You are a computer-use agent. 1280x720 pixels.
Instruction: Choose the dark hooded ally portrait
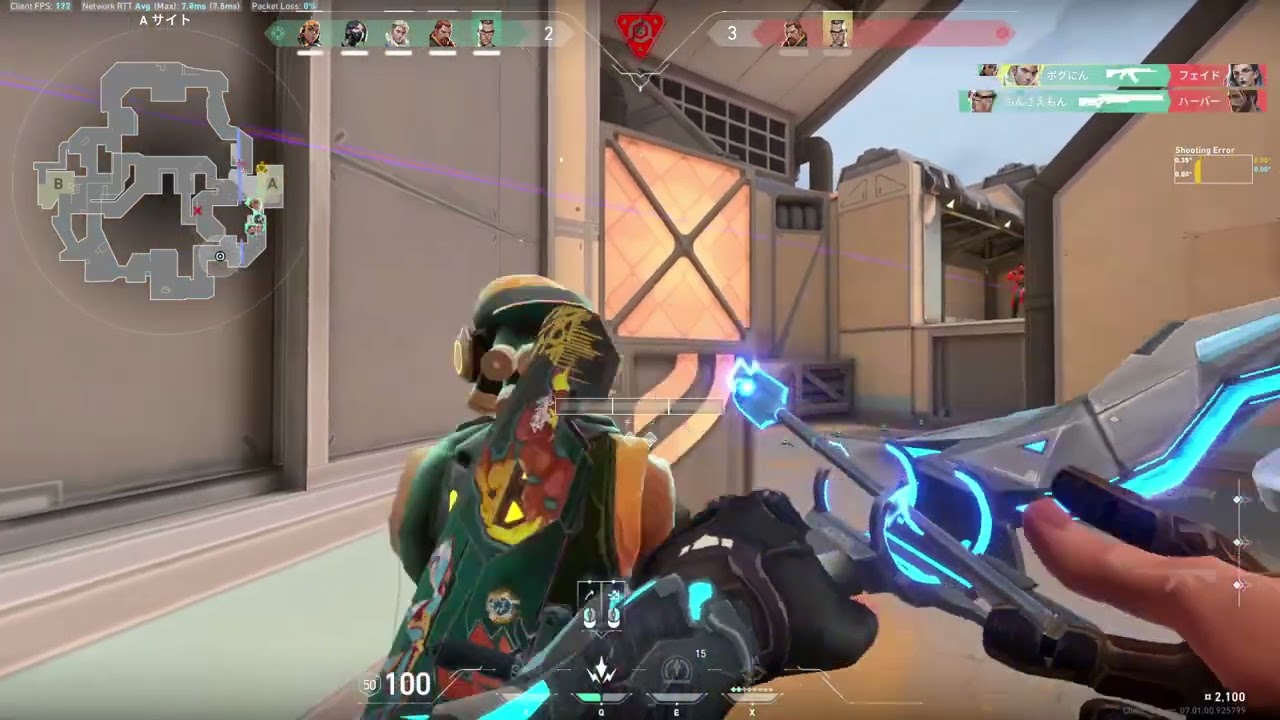click(354, 34)
